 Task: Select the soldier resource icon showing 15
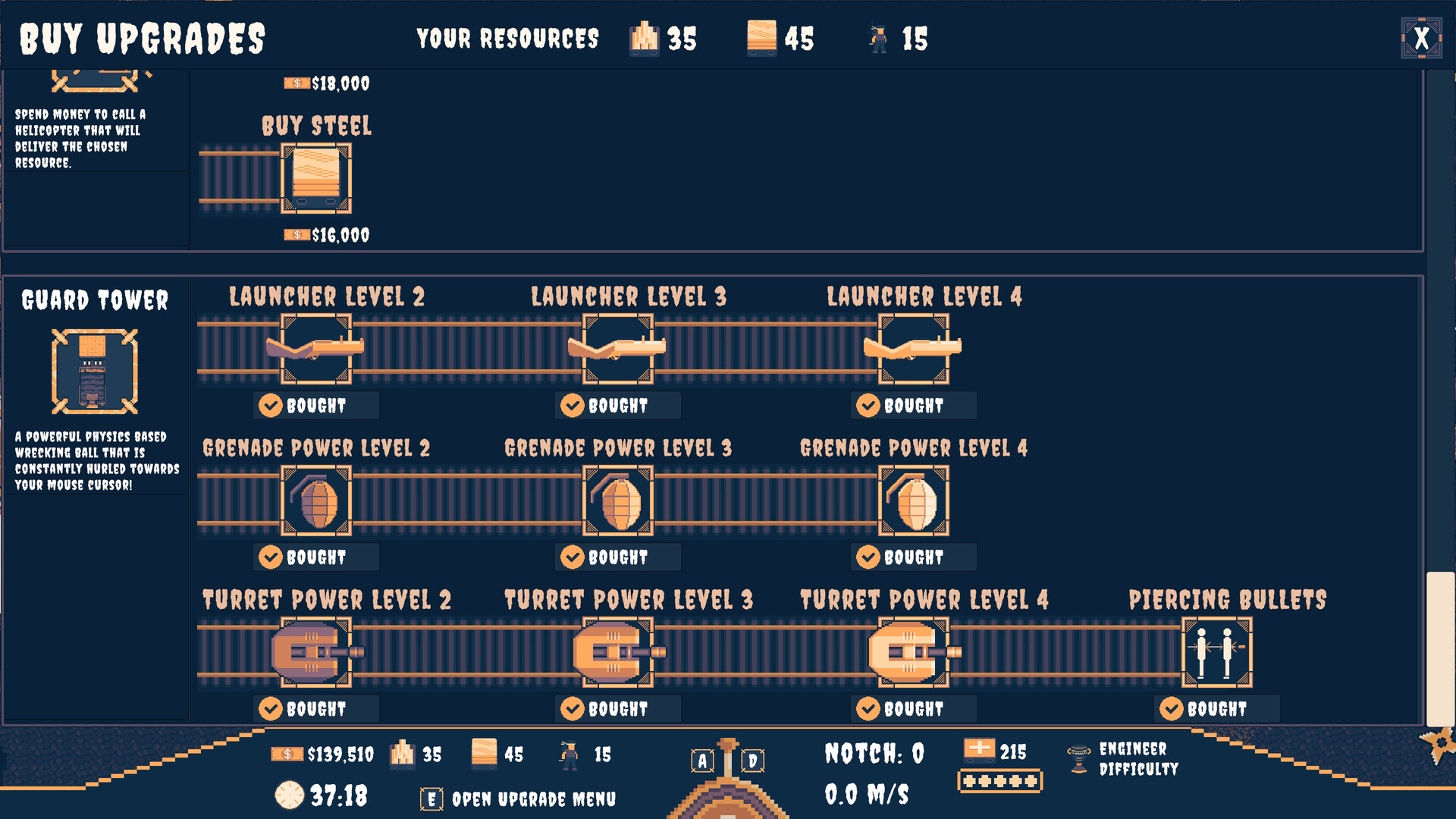(x=877, y=38)
